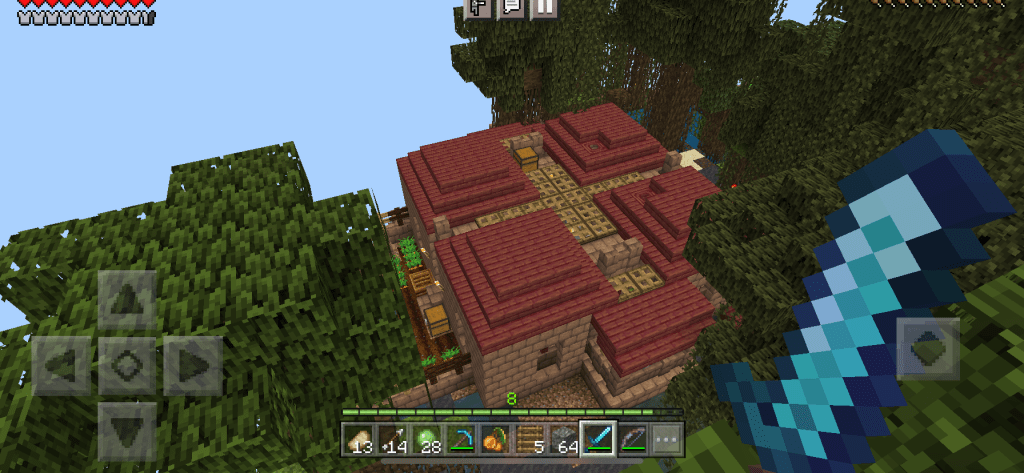Tap the center diamond sneak button

point(127,365)
